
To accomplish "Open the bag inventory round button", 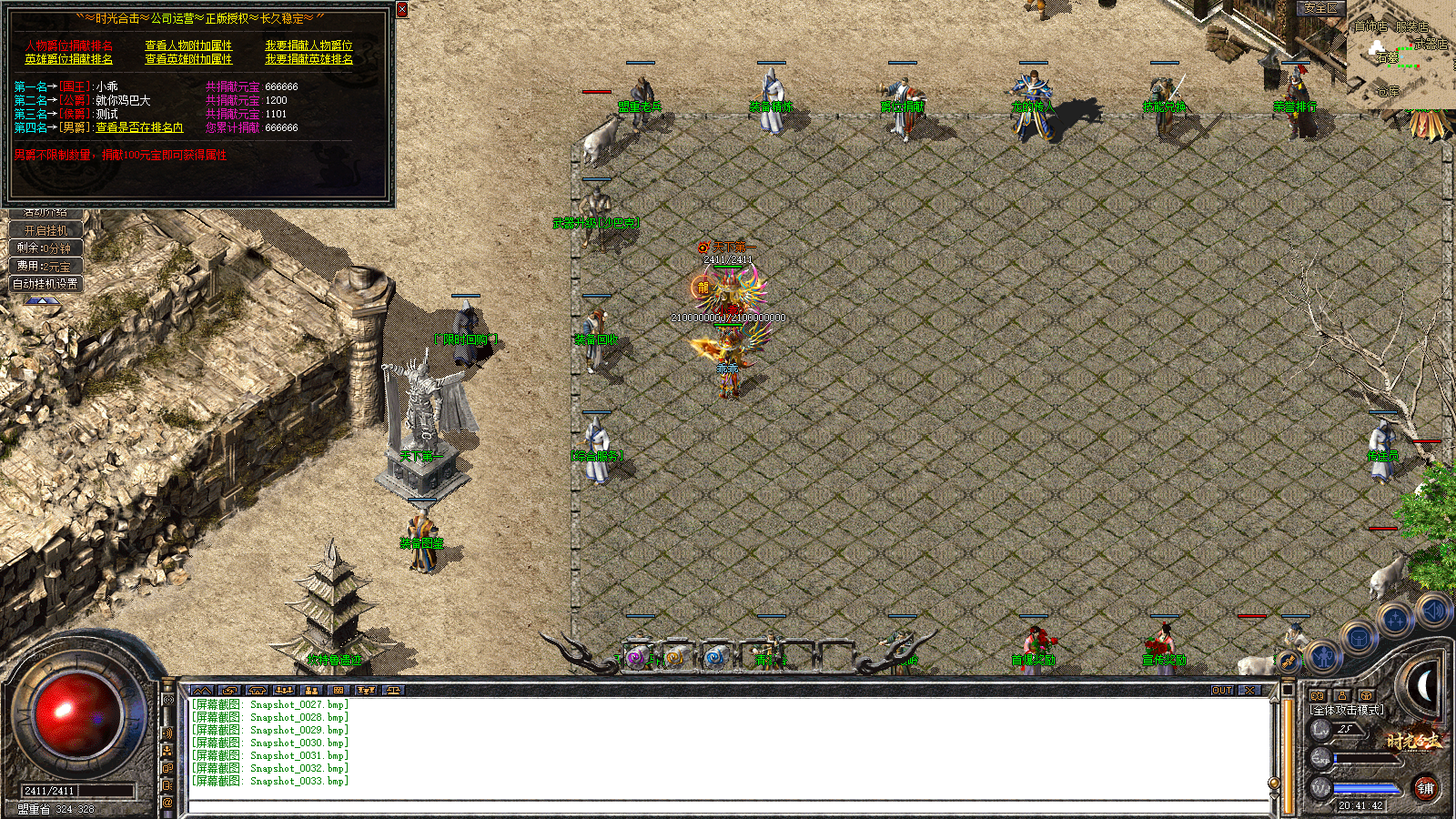I will [1358, 639].
